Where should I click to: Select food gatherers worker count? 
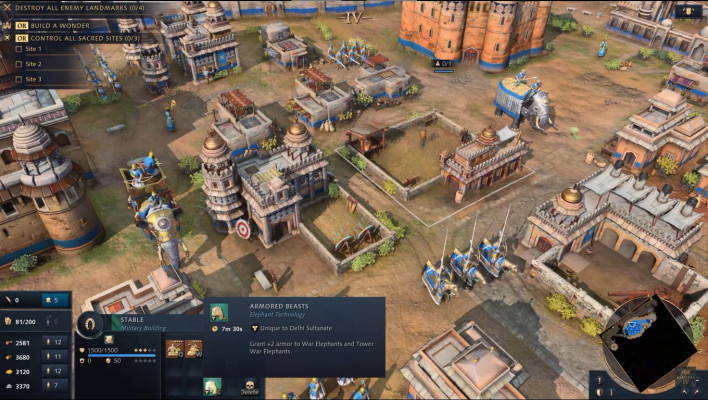(56, 343)
